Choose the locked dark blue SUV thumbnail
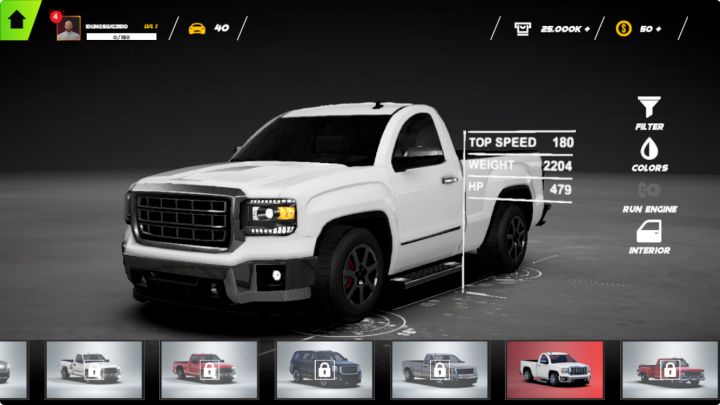The image size is (720, 405). (x=324, y=369)
